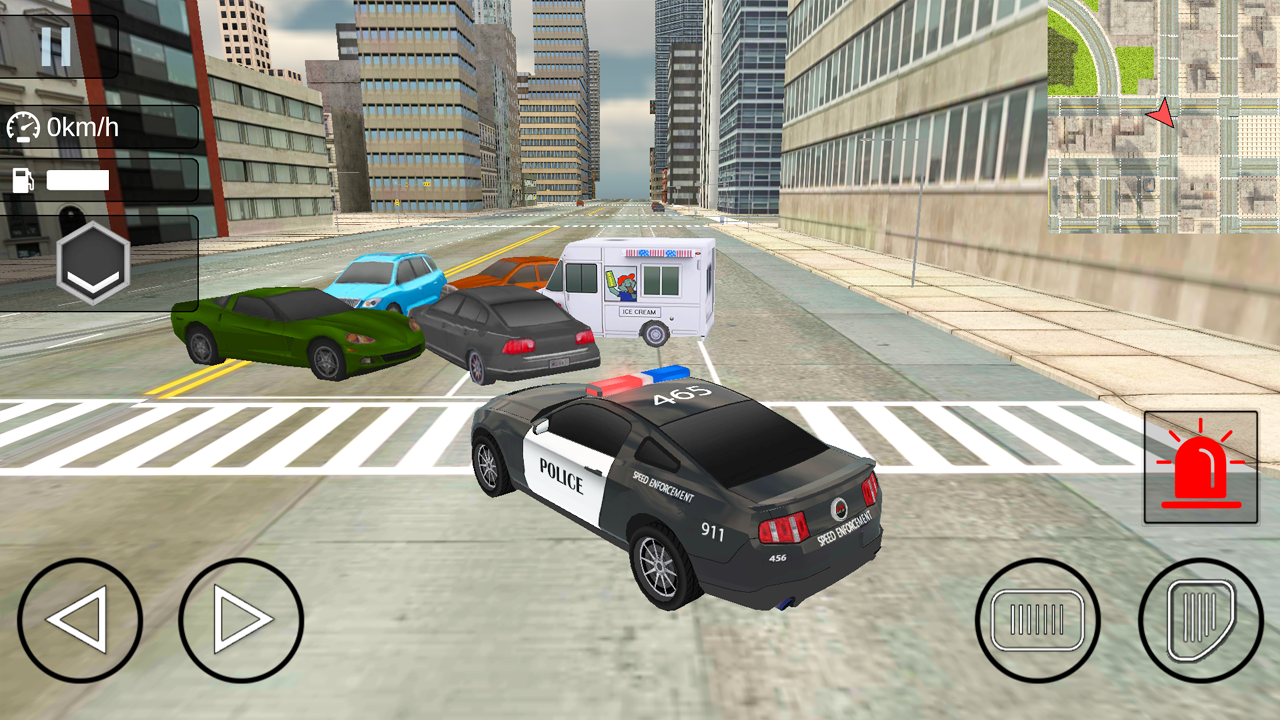Viewport: 1280px width, 720px height.
Task: Activate the police siren lights
Action: tap(1198, 466)
